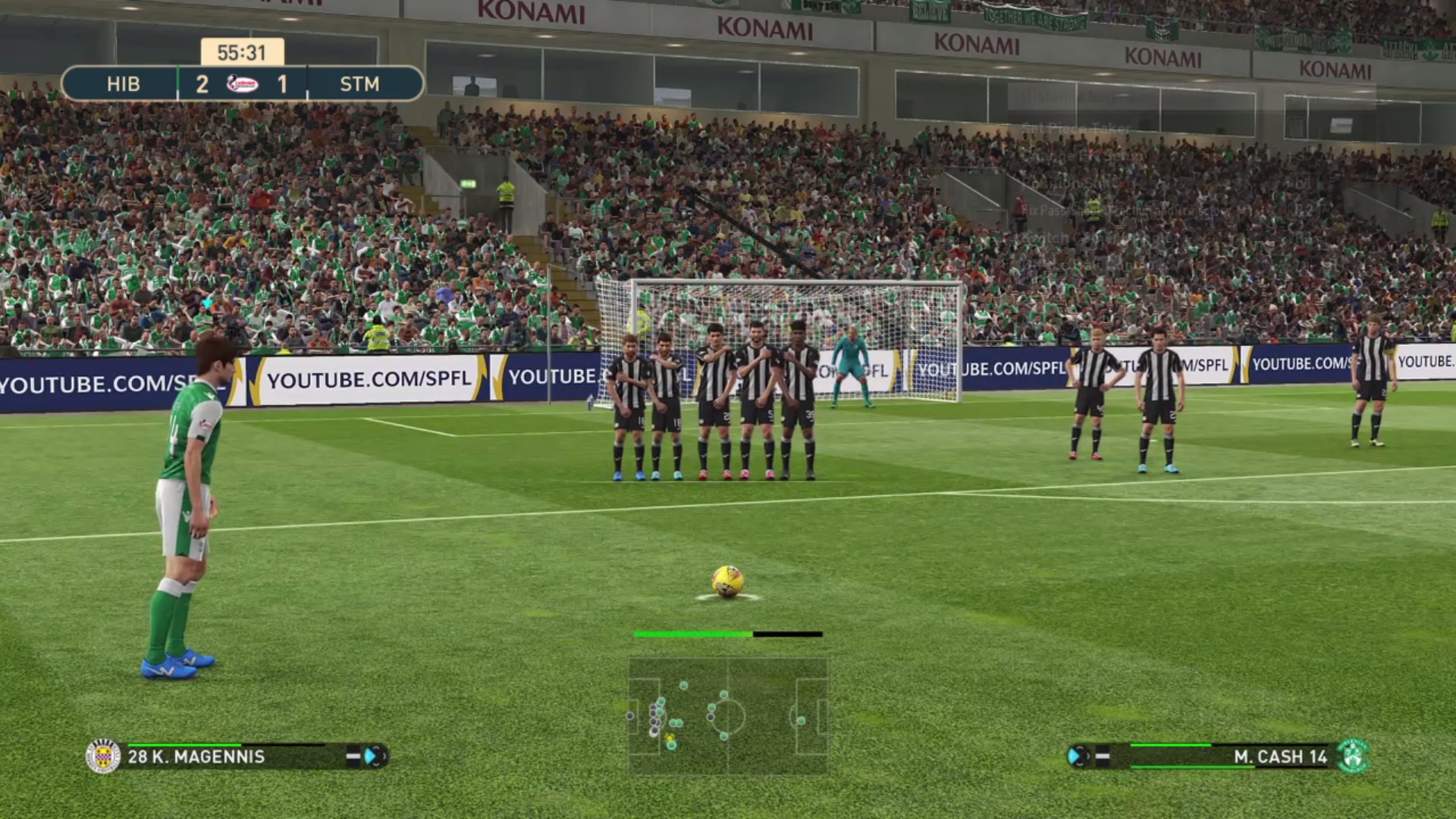Open the Set Piece Taker selection

[x=1077, y=127]
